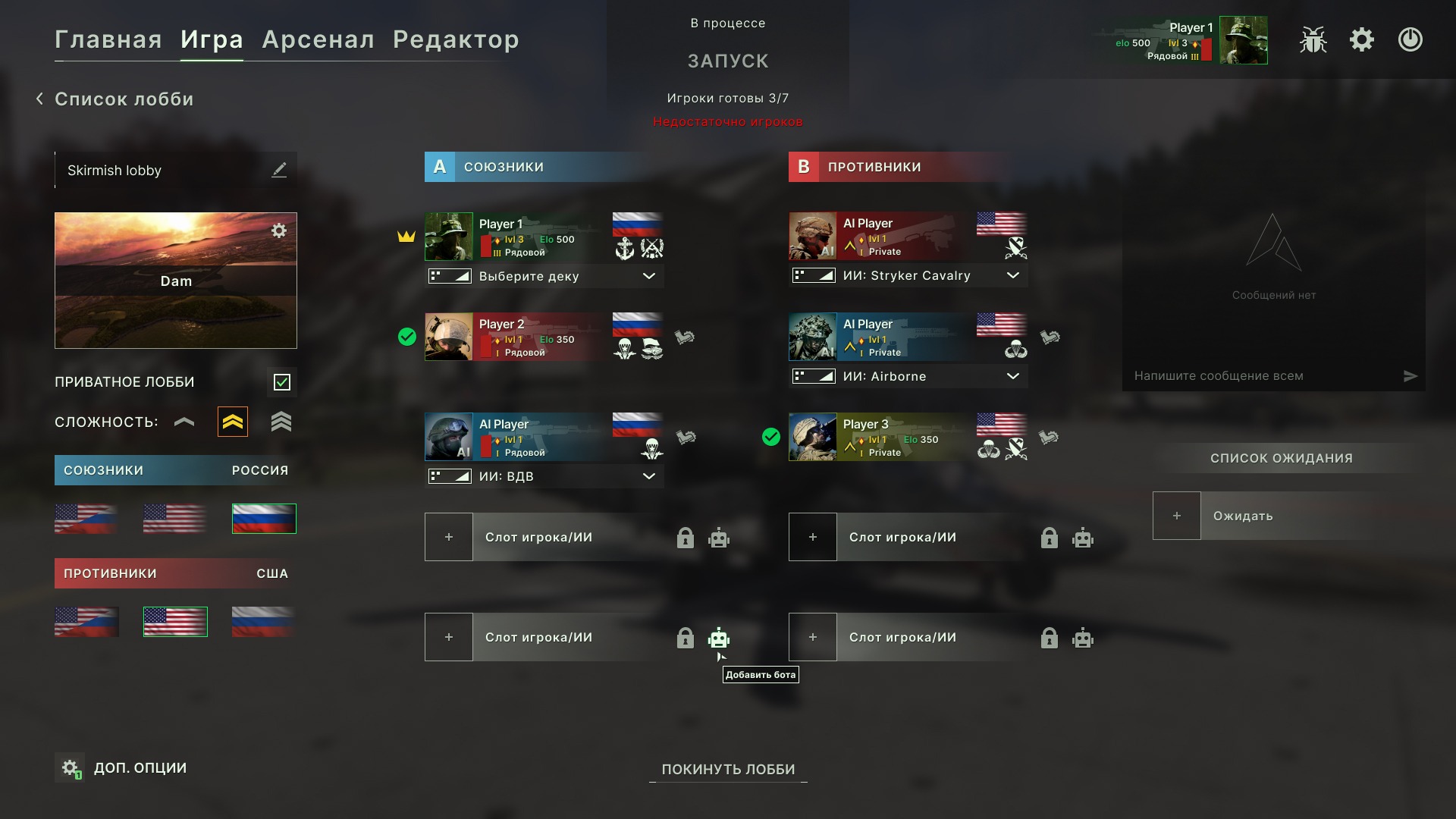Viewport: 1456px width, 819px height.
Task: Leave via Покинуть лобби
Action: (x=728, y=769)
